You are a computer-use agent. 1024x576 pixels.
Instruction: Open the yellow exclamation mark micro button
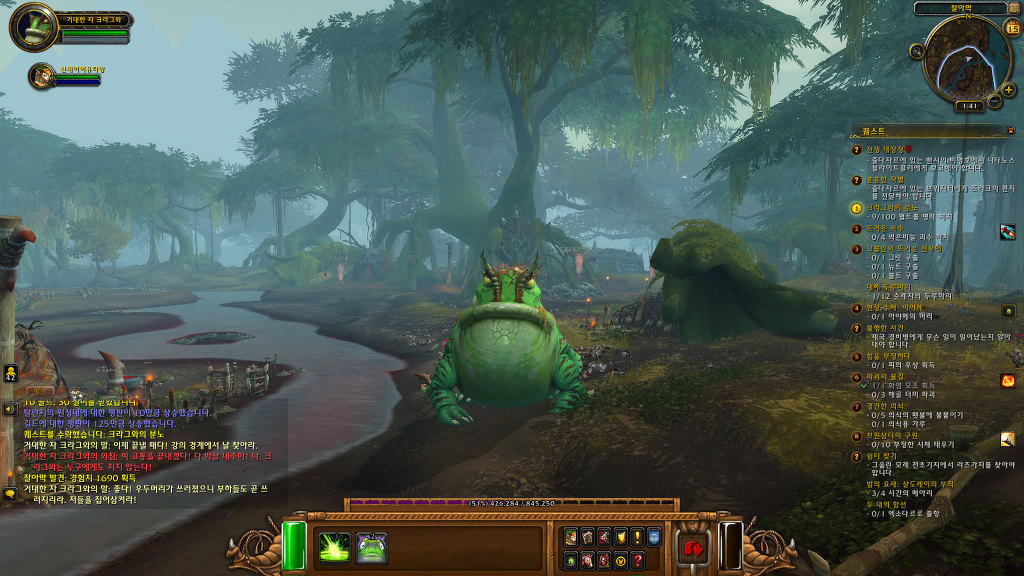637,537
